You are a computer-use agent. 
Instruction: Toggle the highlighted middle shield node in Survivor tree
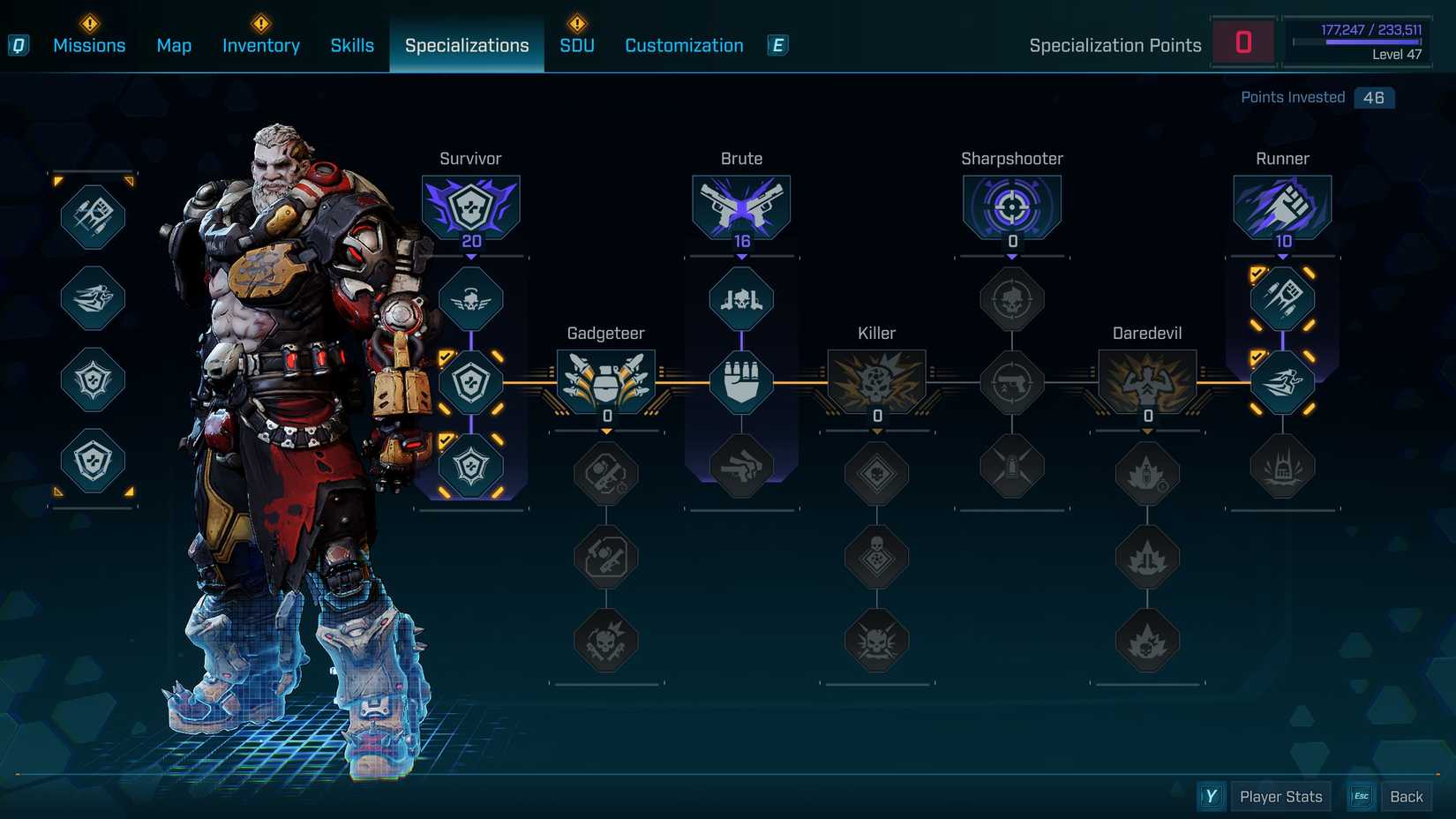click(x=472, y=382)
